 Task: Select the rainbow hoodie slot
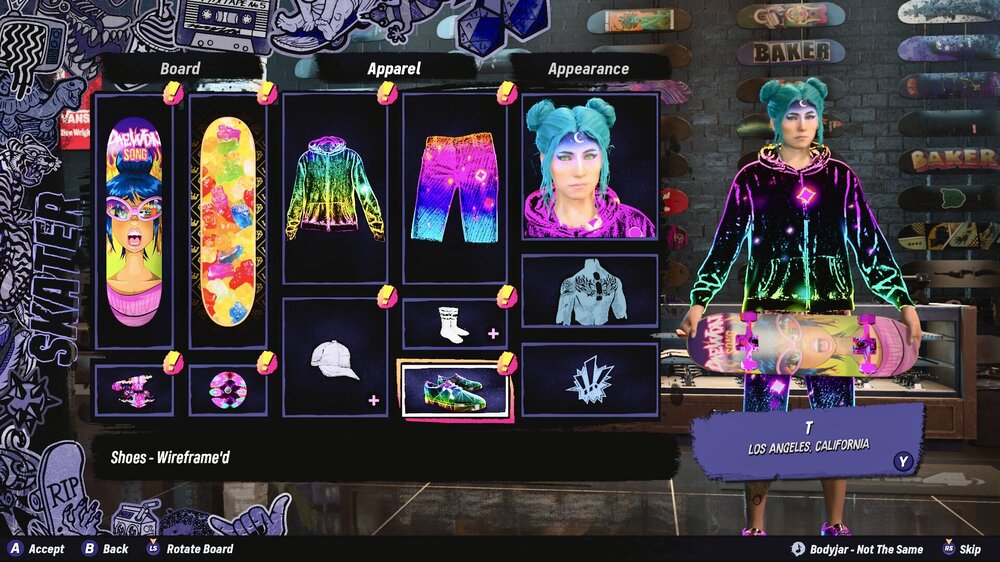tap(335, 189)
